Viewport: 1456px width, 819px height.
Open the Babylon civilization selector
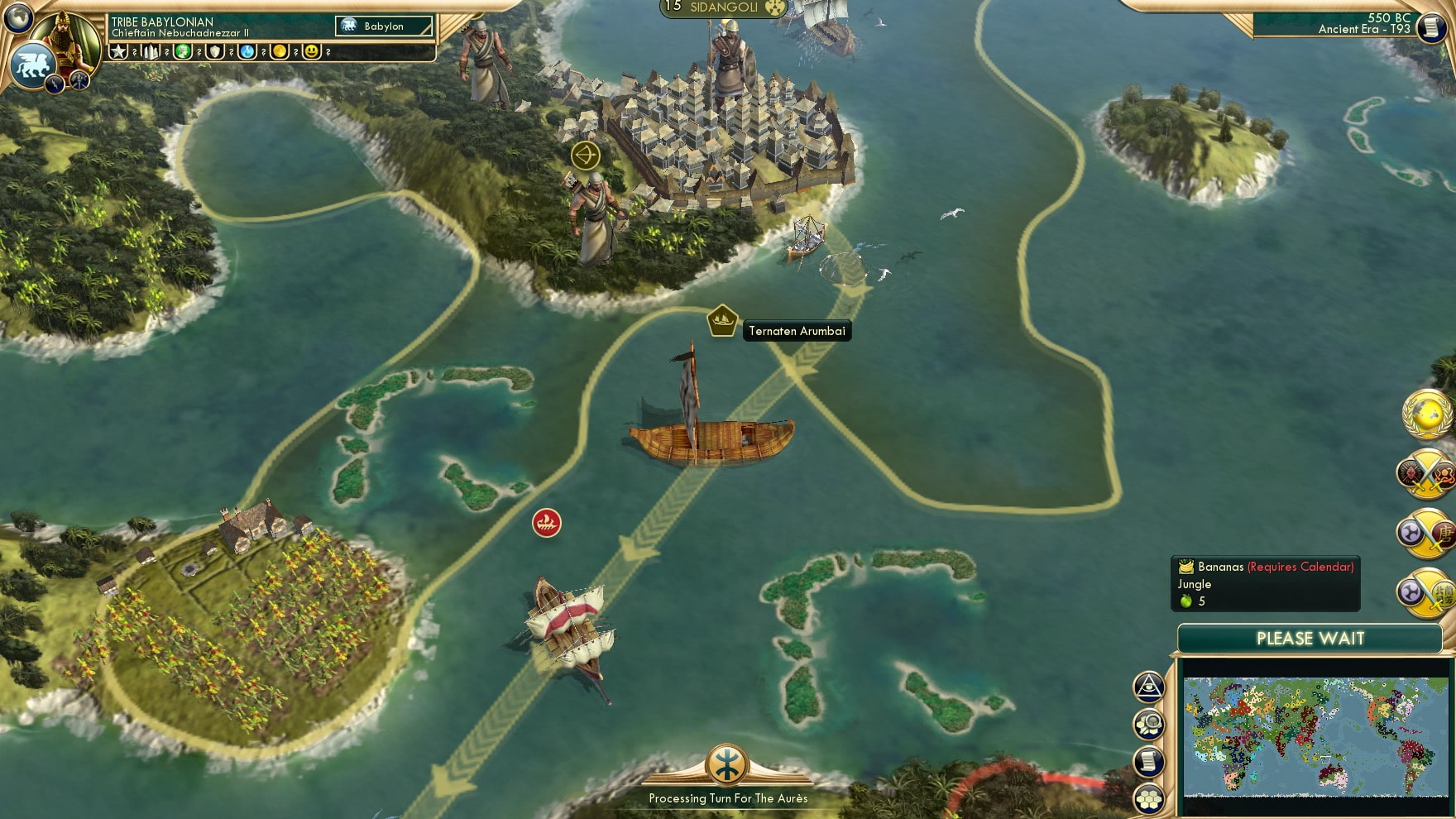click(x=383, y=26)
